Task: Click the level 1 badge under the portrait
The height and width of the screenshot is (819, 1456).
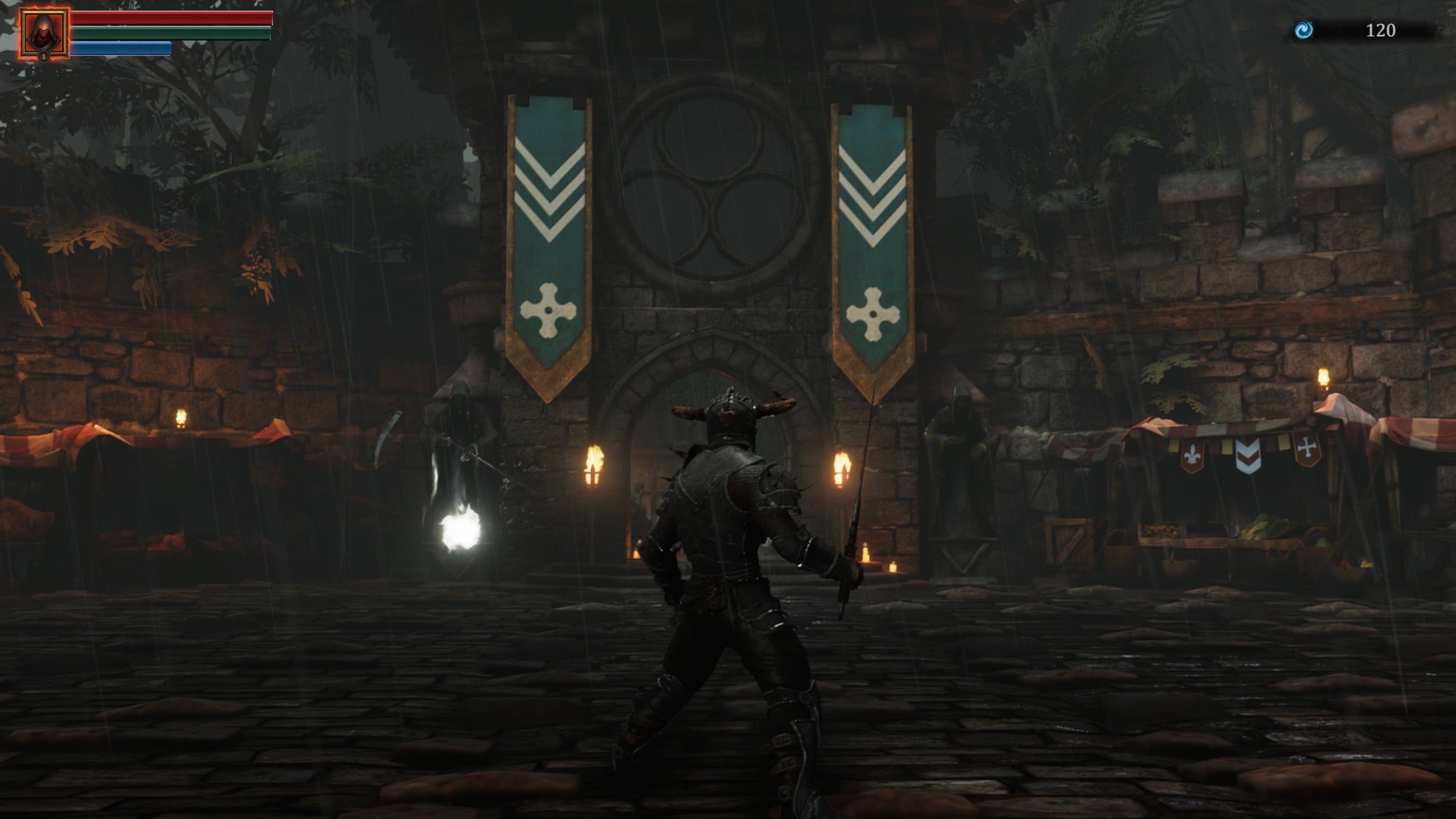Action: point(43,58)
